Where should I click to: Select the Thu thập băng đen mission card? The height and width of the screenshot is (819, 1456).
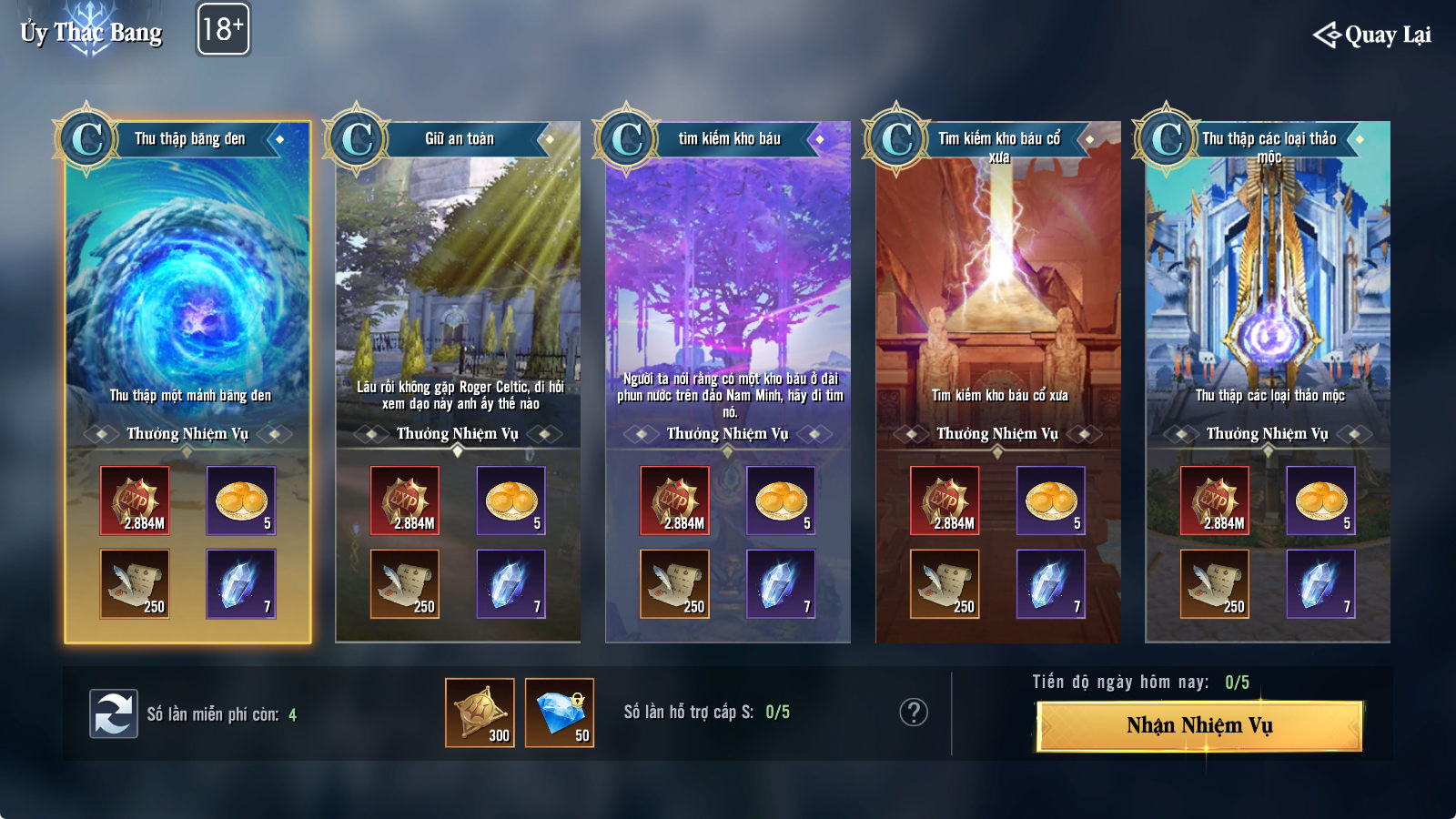click(188, 291)
